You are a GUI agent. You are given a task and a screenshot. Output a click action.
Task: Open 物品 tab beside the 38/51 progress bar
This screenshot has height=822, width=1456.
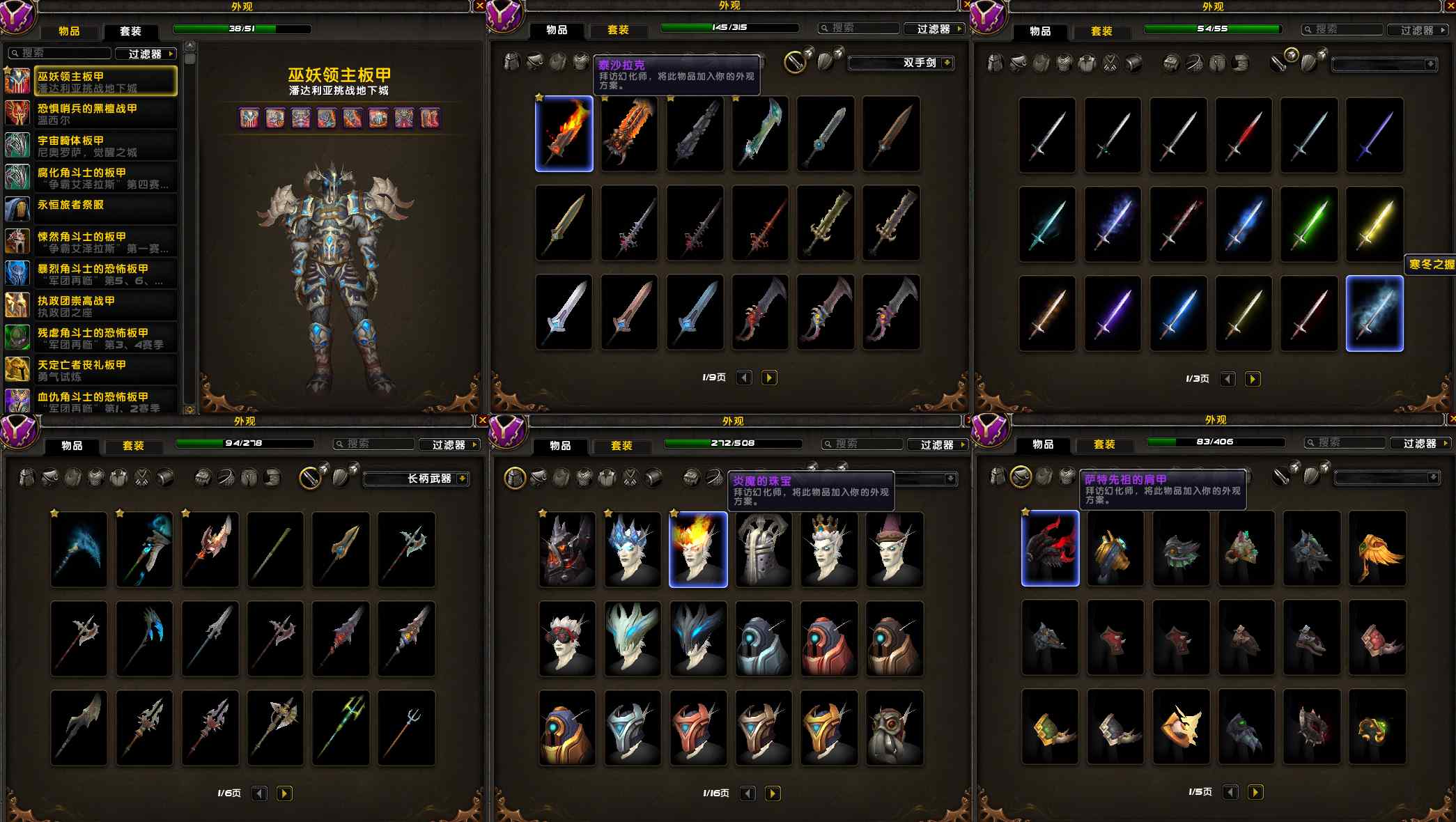[69, 31]
